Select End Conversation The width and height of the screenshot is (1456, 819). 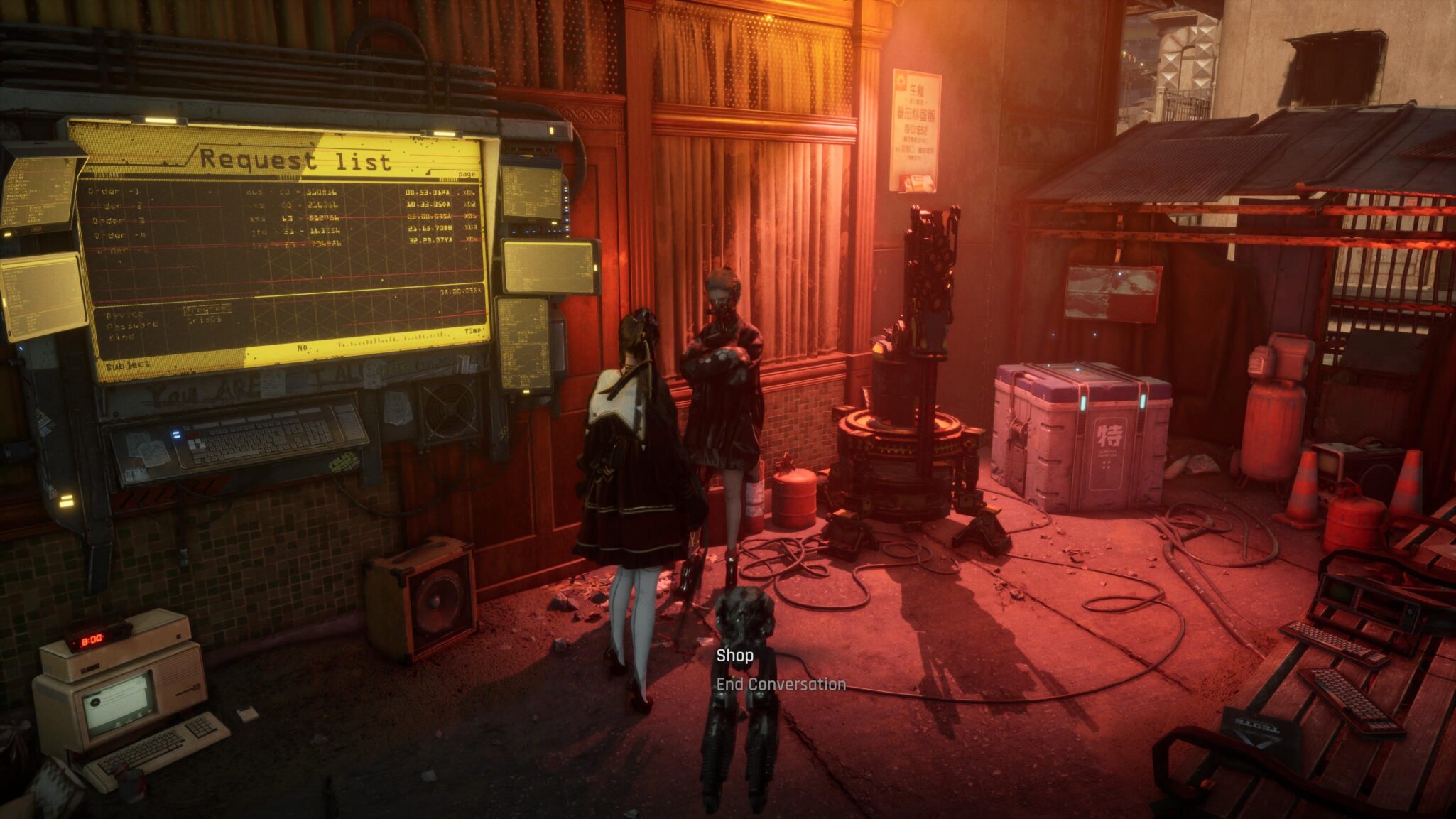point(781,685)
